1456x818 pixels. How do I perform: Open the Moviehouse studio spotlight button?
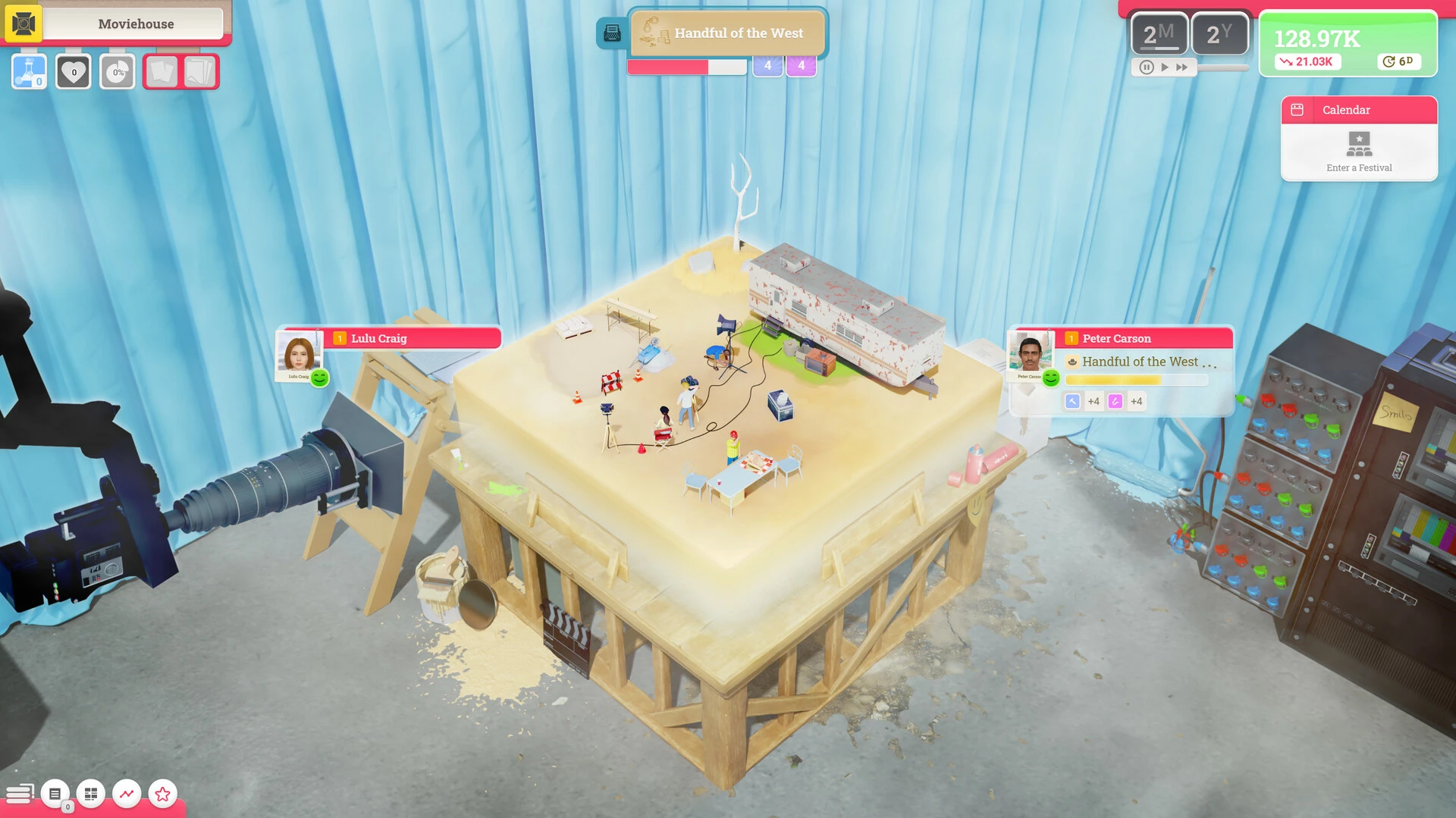pyautogui.click(x=24, y=24)
